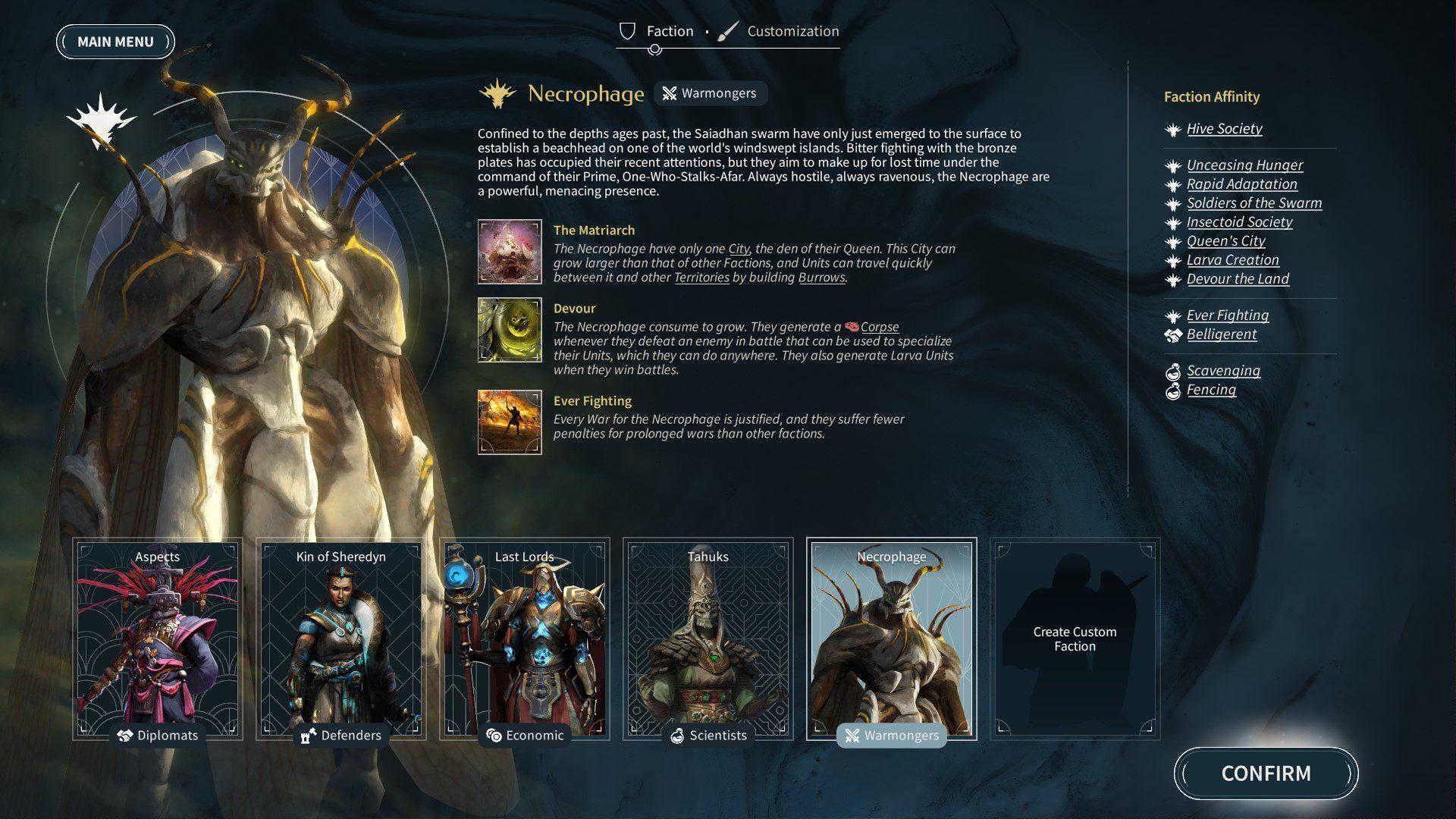Image resolution: width=1456 pixels, height=819 pixels.
Task: Return to the Main Menu
Action: (115, 42)
